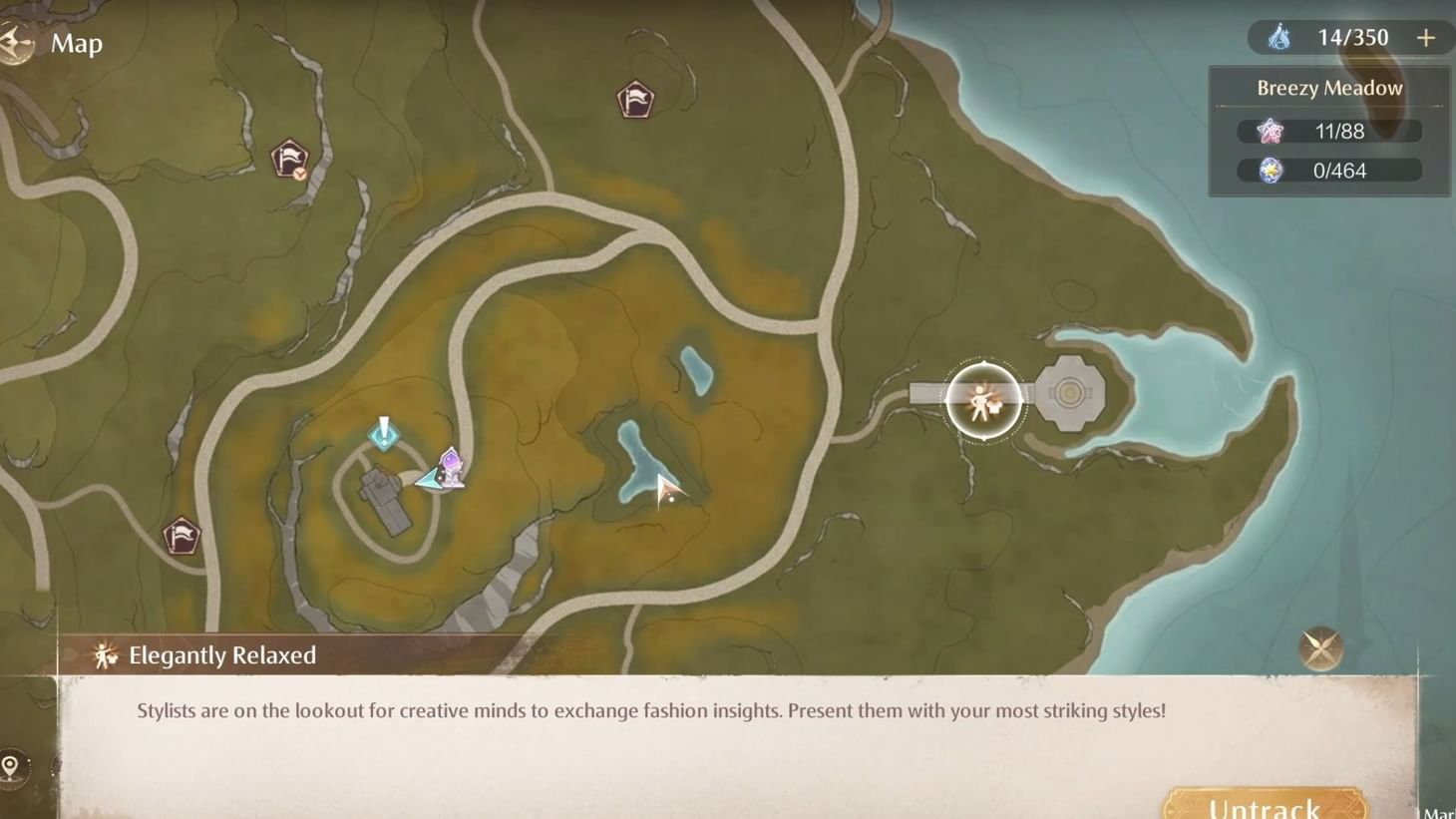This screenshot has width=1456, height=819.
Task: Select the flag marker on the lower left of map
Action: 182,536
